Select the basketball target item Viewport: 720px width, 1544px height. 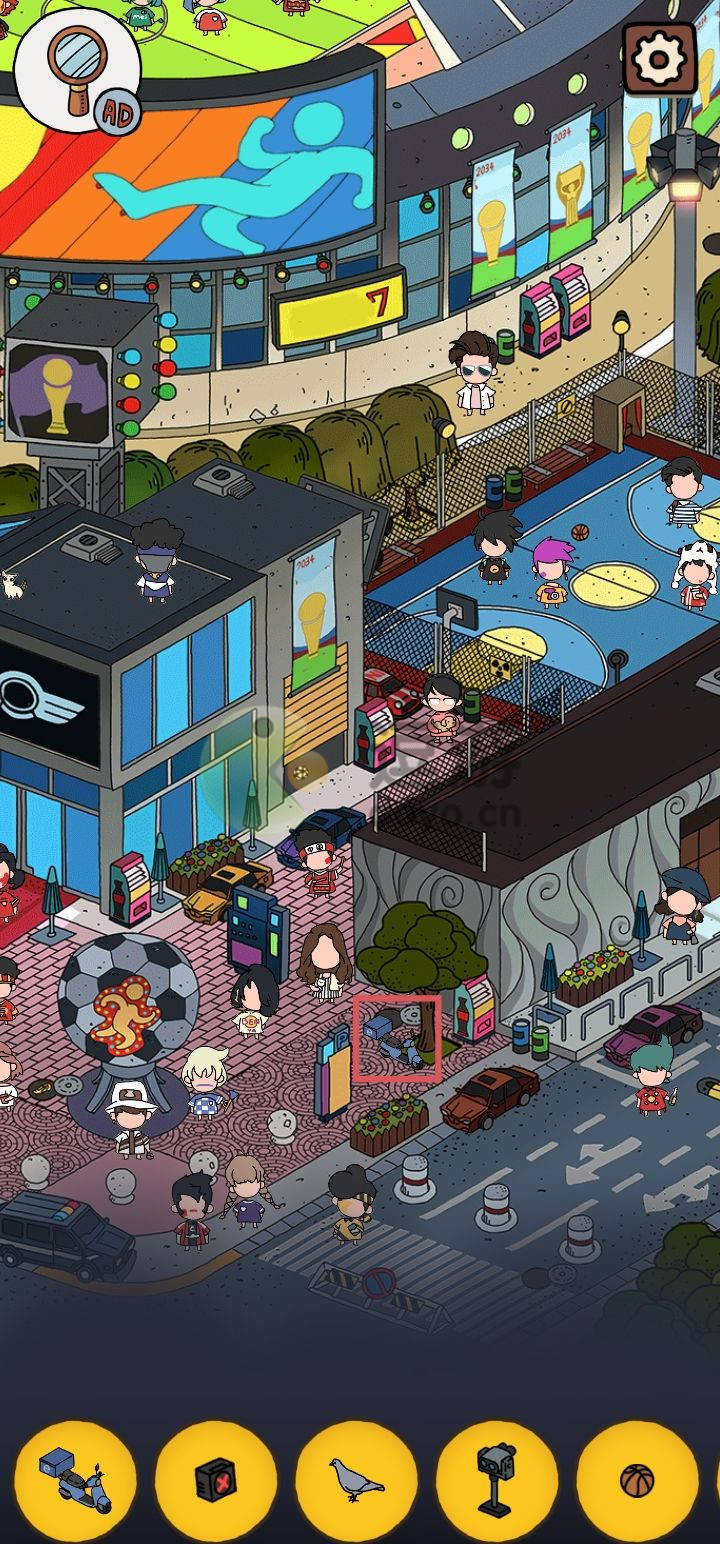coord(637,1481)
